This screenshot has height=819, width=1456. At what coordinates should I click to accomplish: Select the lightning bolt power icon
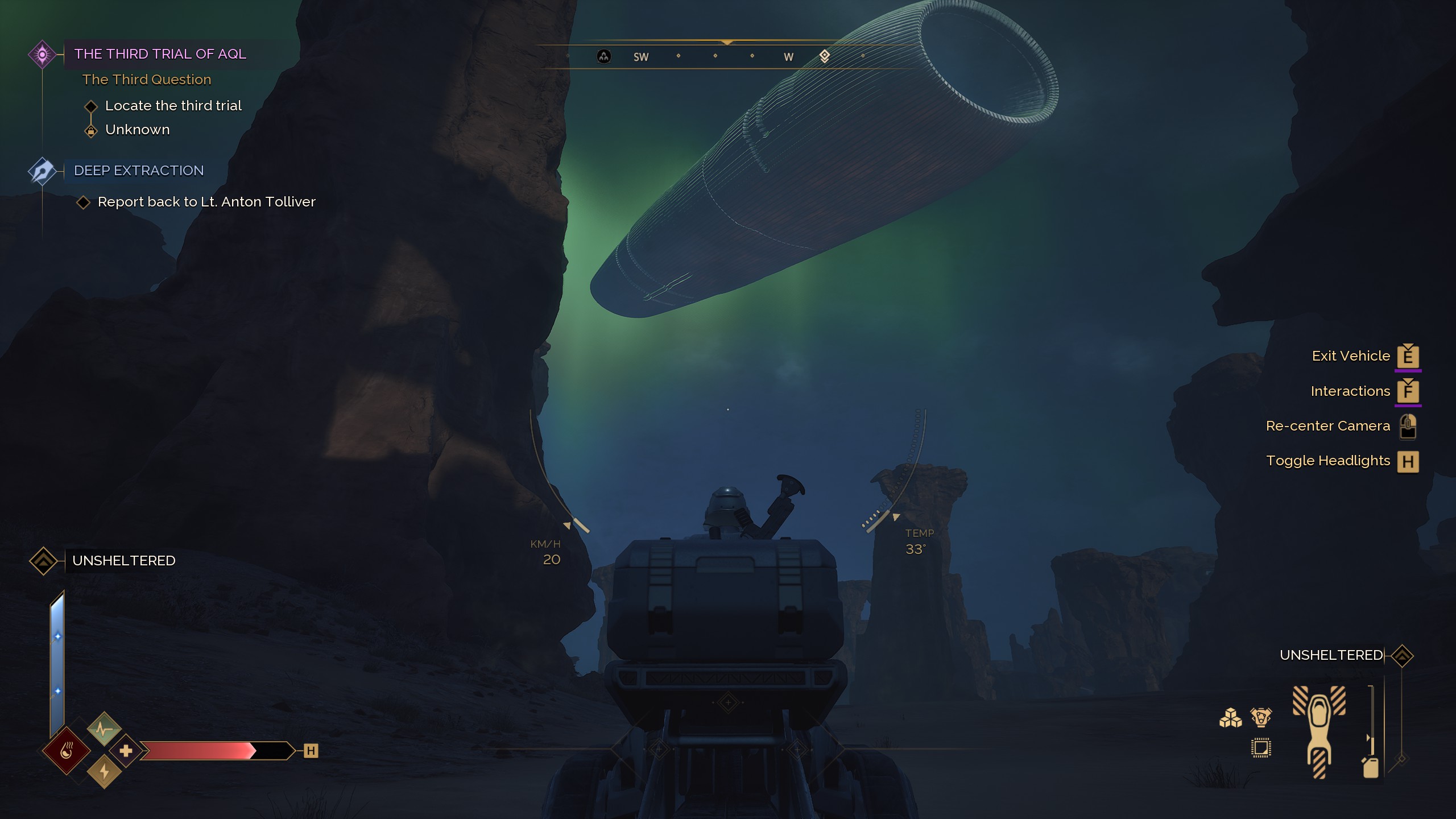(104, 772)
